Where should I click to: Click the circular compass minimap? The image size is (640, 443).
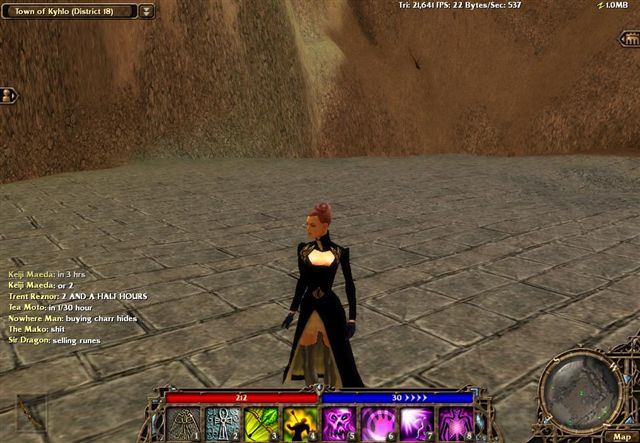(580, 389)
